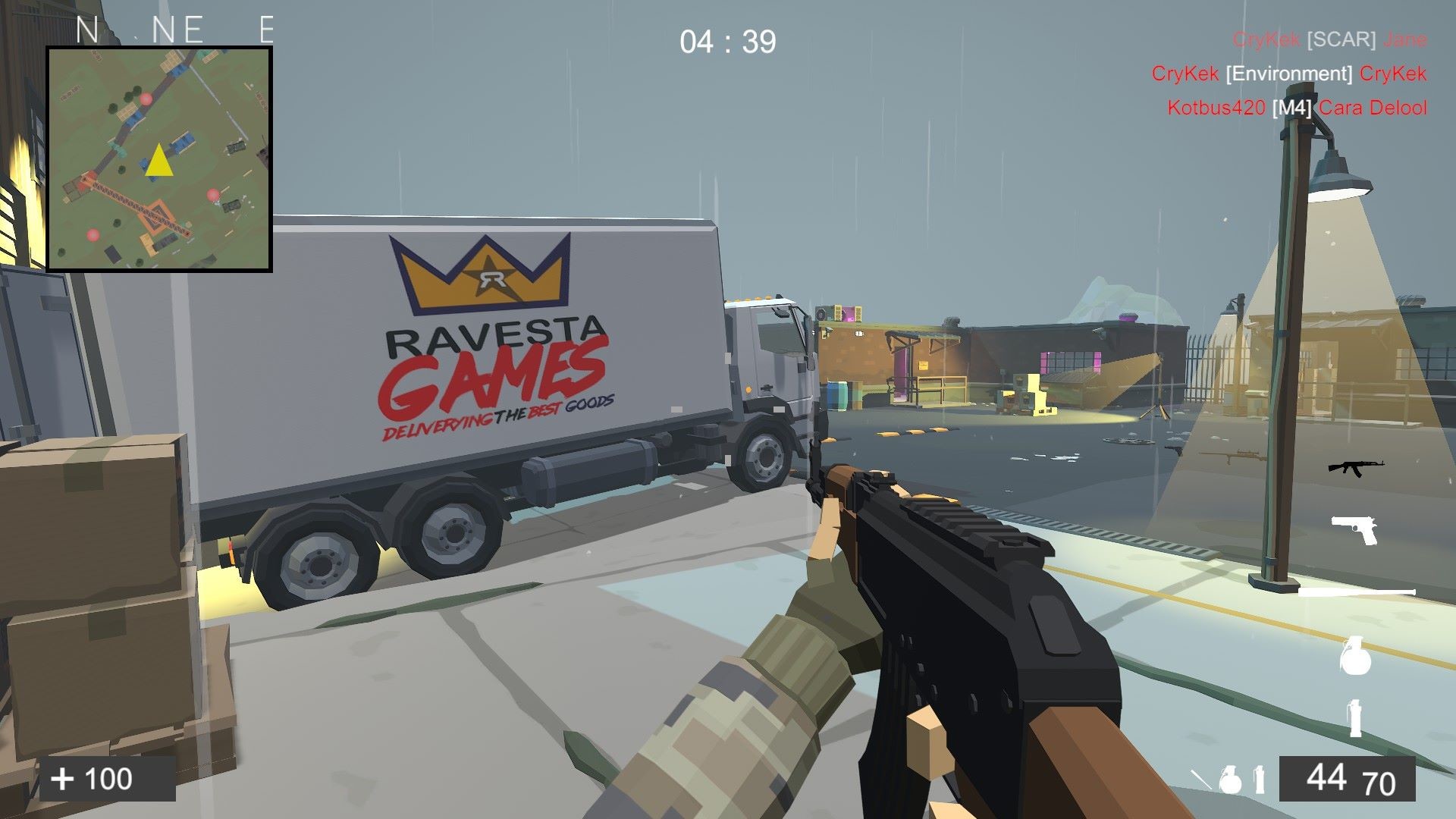
Task: Expand the minimap in the top left corner
Action: 158,159
